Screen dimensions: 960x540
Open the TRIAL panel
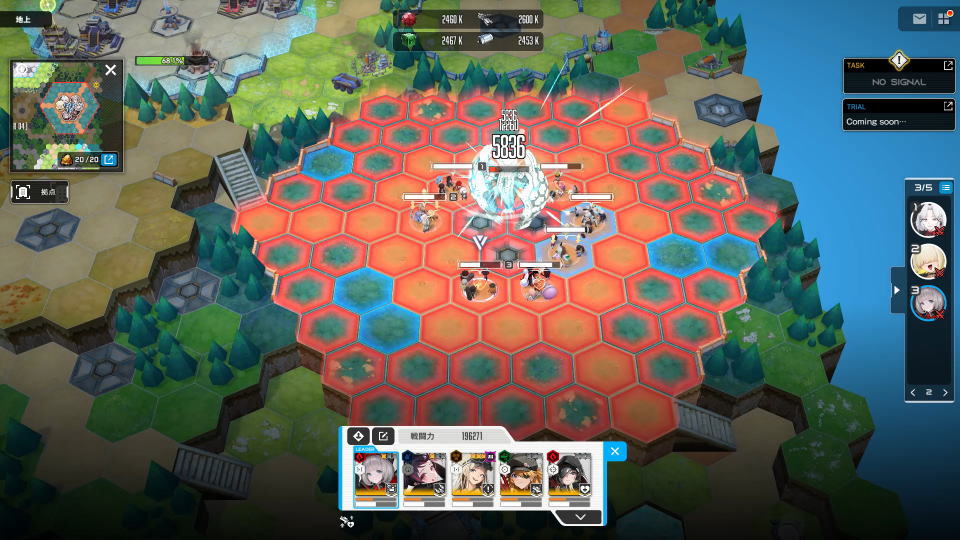click(900, 114)
